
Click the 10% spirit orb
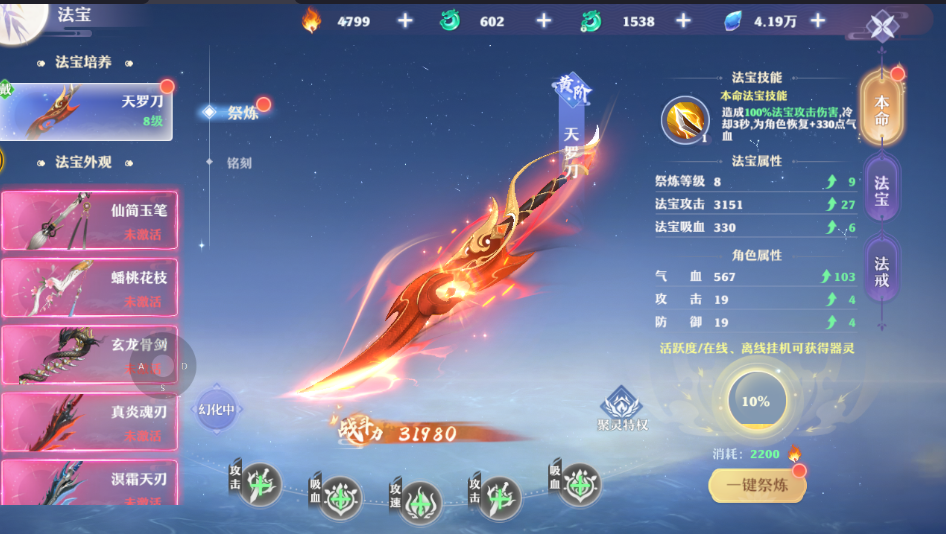pyautogui.click(x=756, y=401)
